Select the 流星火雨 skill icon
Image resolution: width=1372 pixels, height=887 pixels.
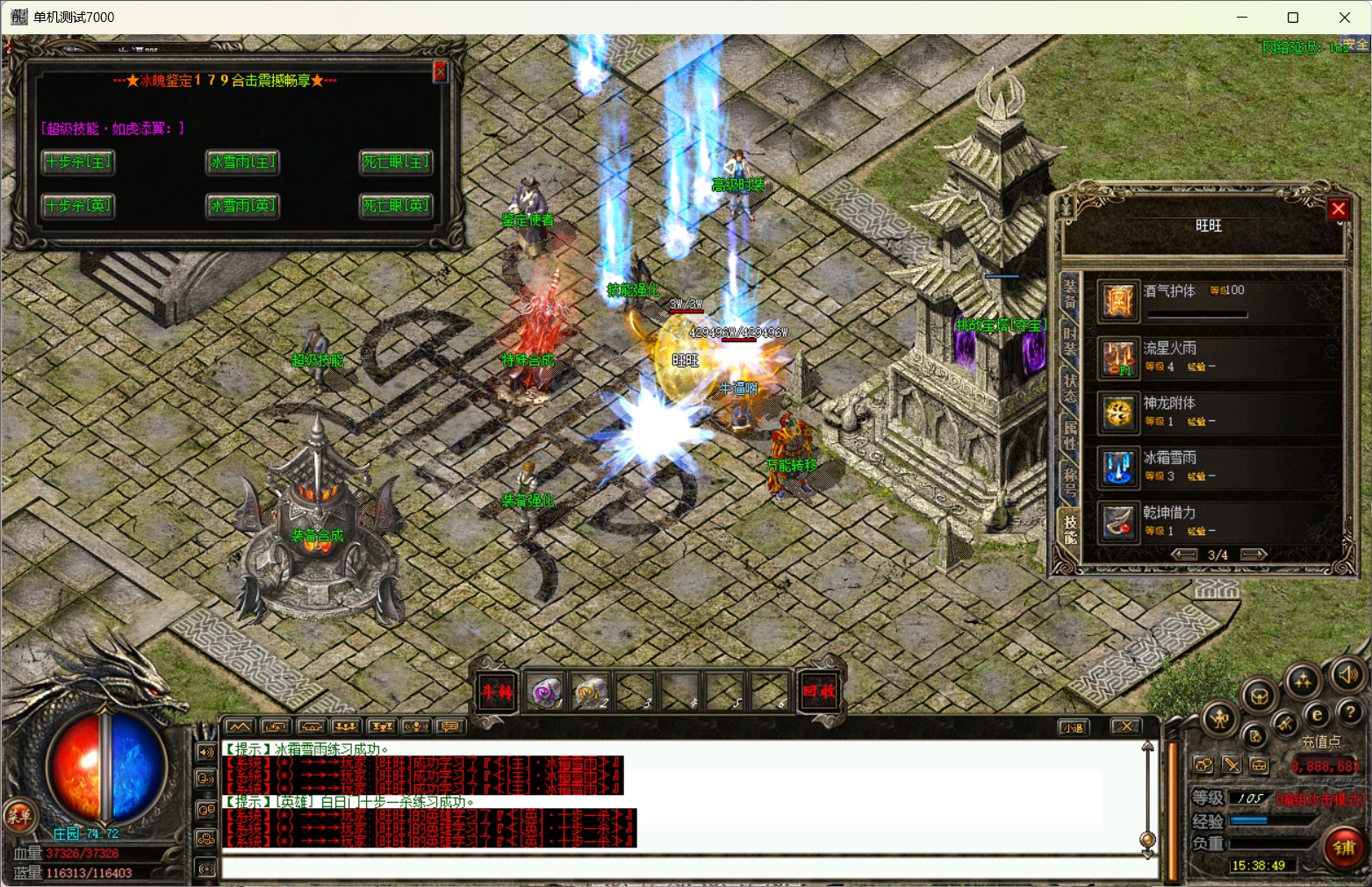click(x=1119, y=358)
